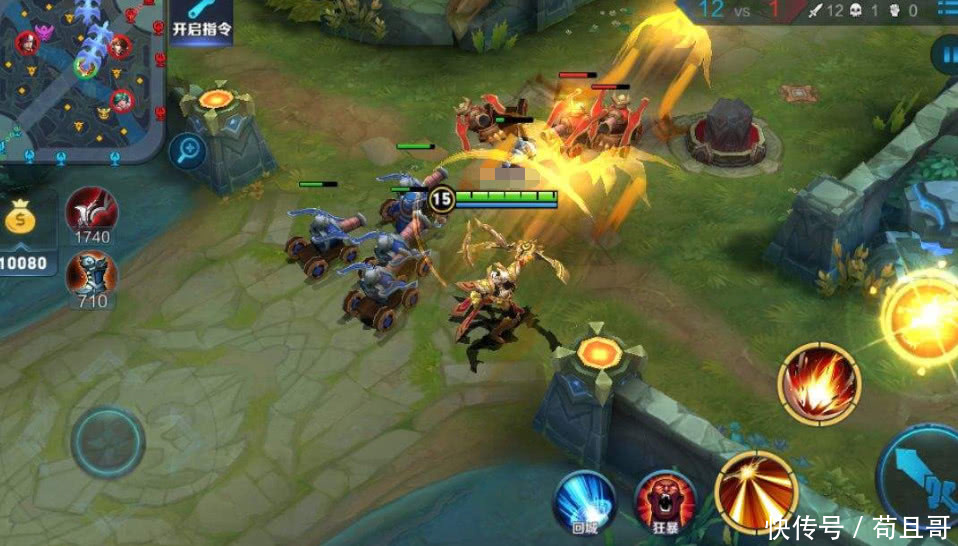Tap the virtual movement joystick
This screenshot has width=958, height=546.
point(108,441)
